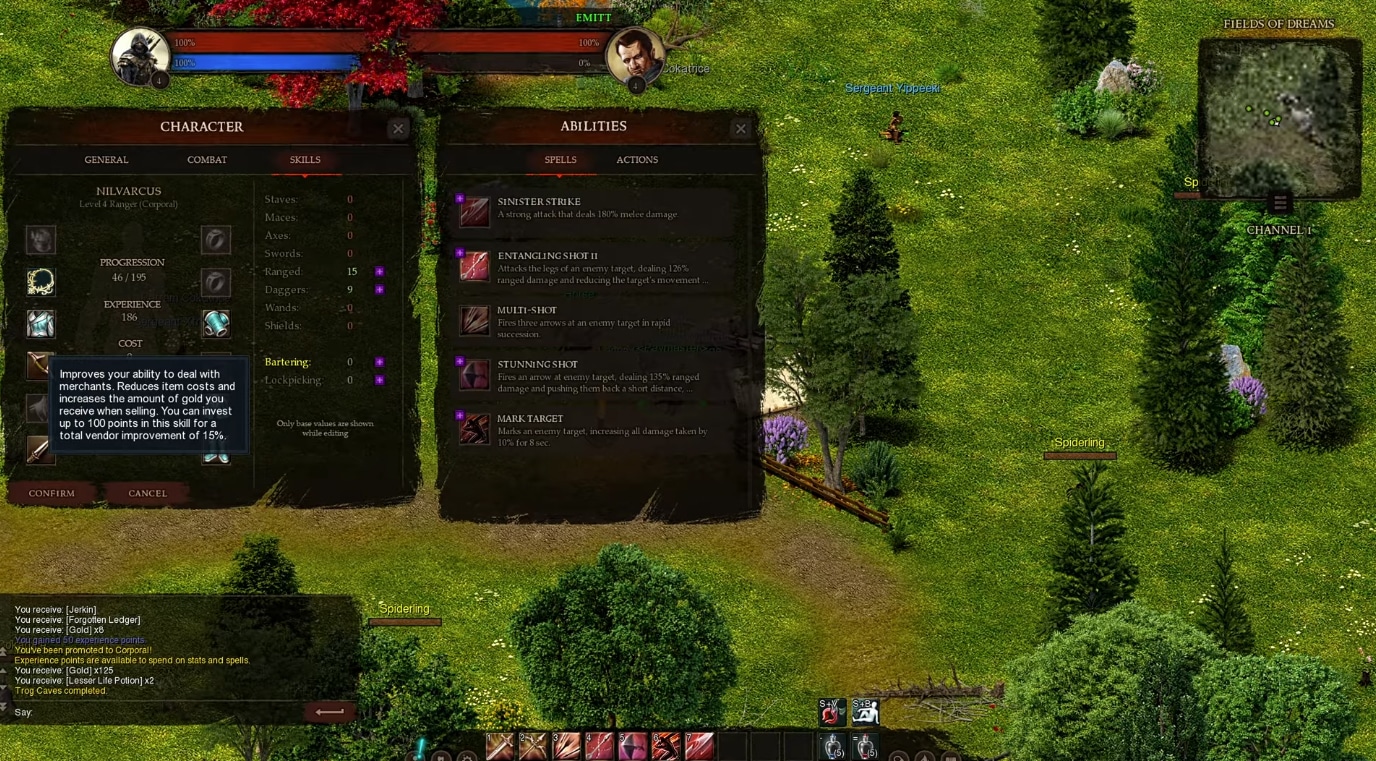The width and height of the screenshot is (1376, 761).
Task: Open the Entangling Shot II ability icon
Action: tap(474, 265)
